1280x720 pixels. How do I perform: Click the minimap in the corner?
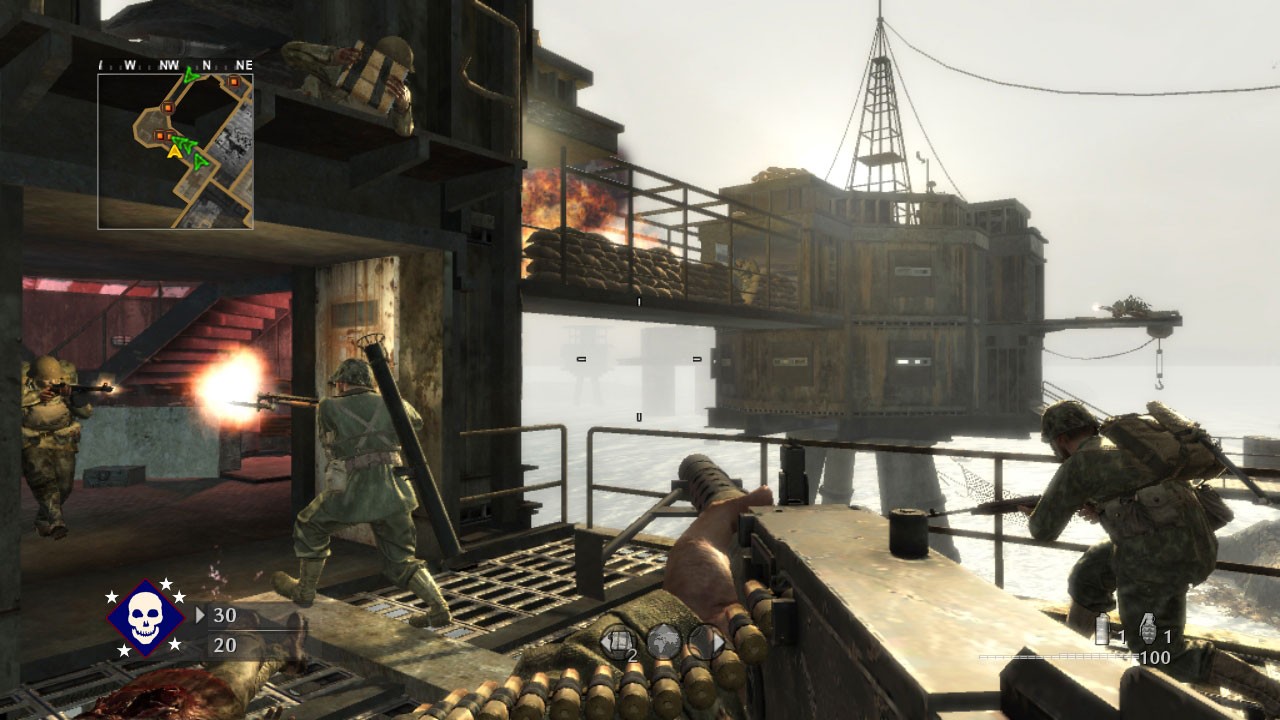tap(175, 151)
